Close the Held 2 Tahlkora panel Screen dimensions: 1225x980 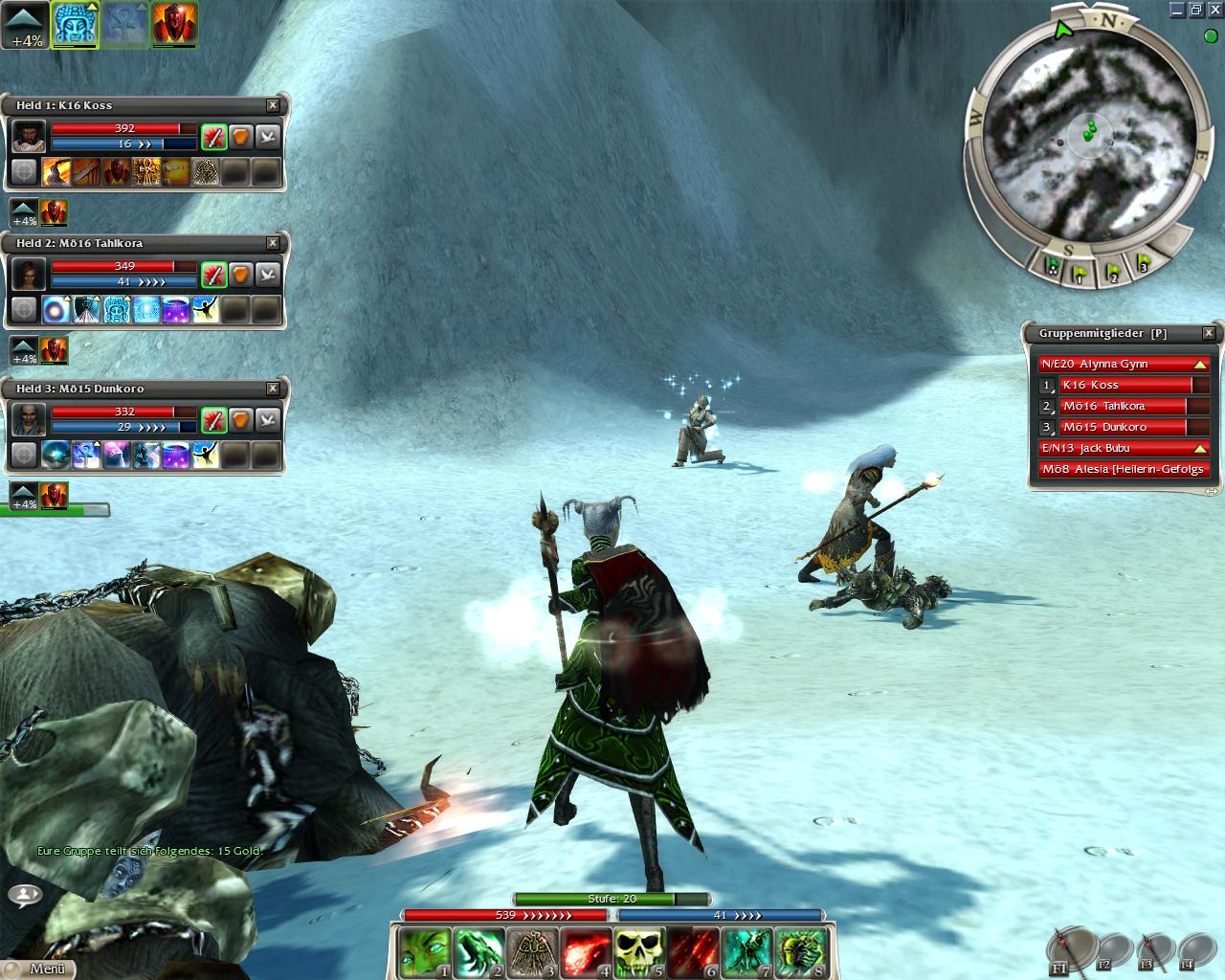[x=273, y=243]
